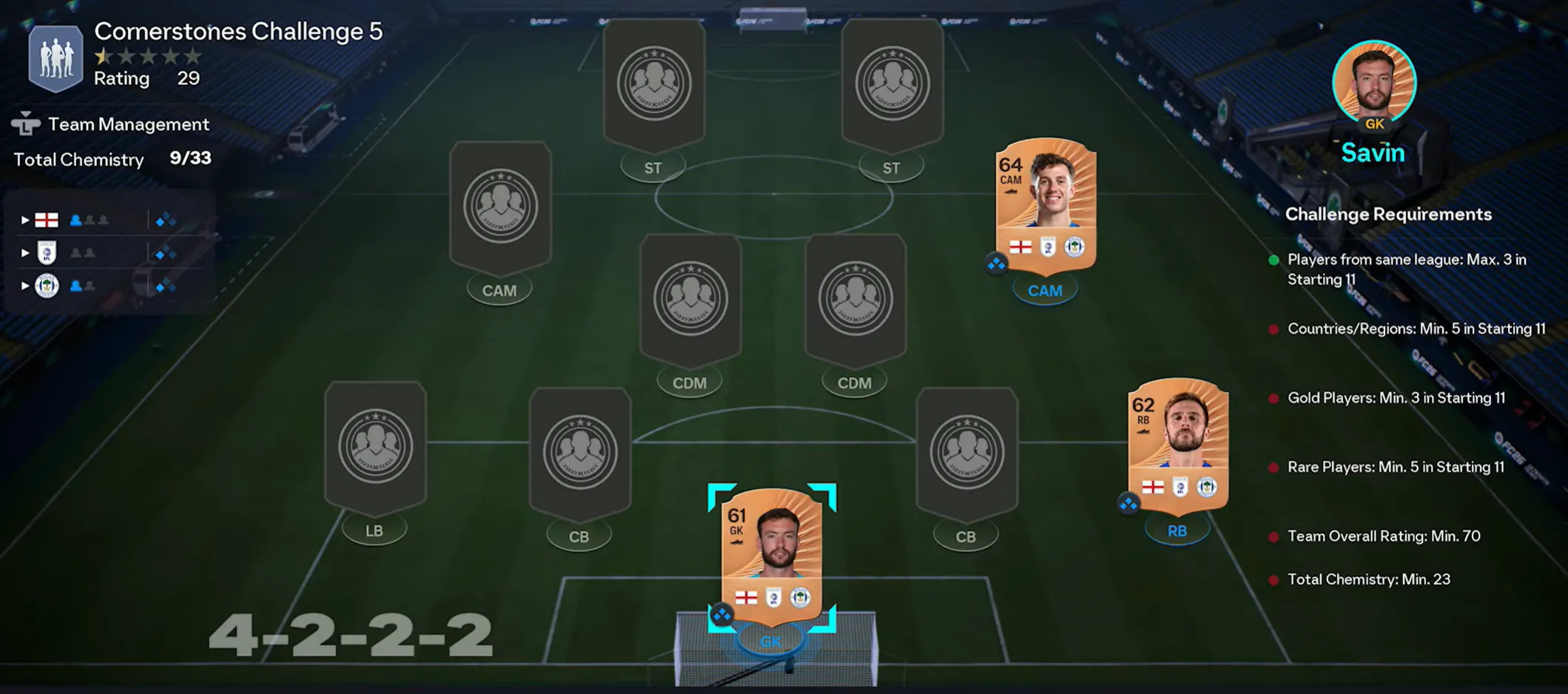Select the empty unfilled CAM slot
Screen dimensions: 1568x694
pyautogui.click(x=500, y=206)
